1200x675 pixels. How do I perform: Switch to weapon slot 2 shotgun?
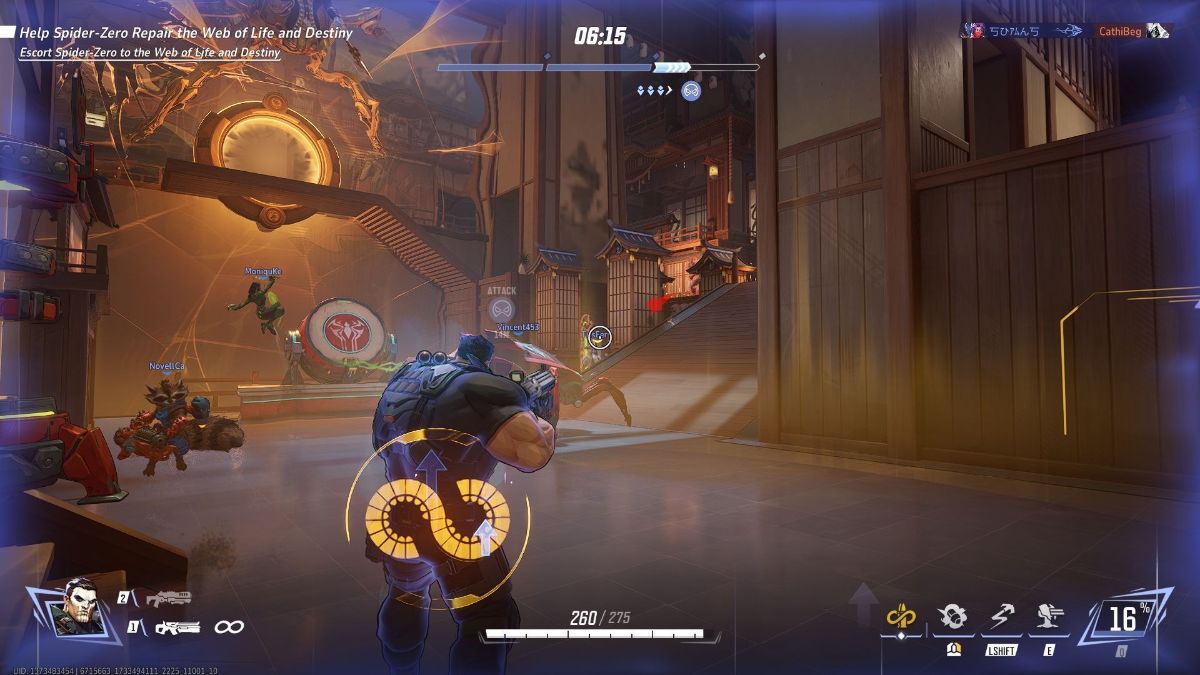[x=166, y=598]
